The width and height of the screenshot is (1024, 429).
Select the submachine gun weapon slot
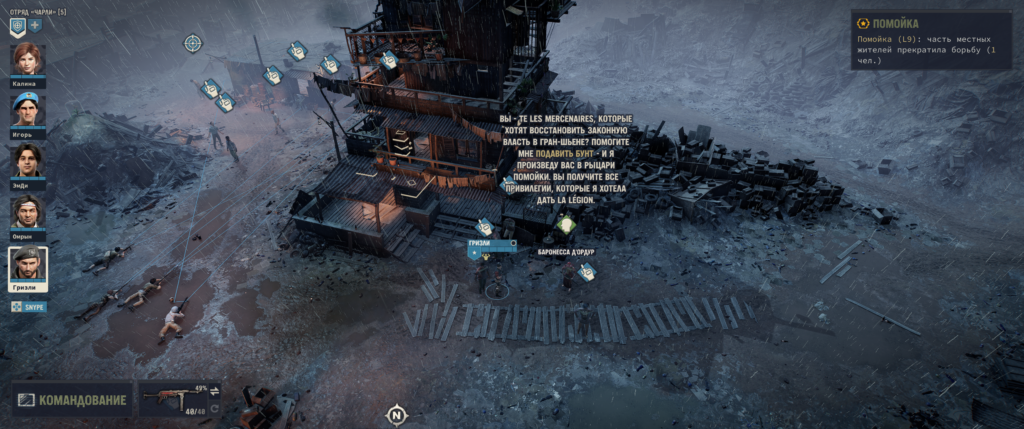point(171,400)
